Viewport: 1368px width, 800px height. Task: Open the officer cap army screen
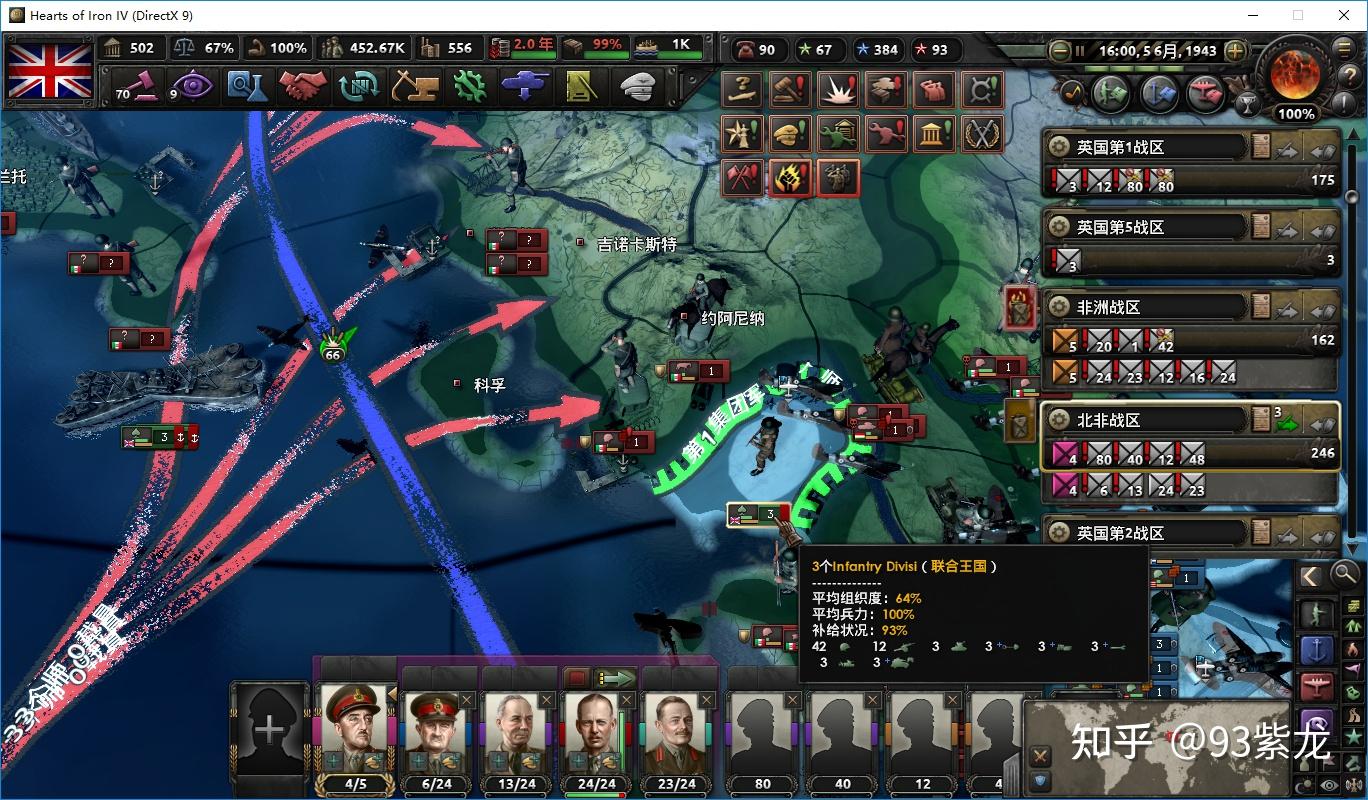click(x=636, y=87)
